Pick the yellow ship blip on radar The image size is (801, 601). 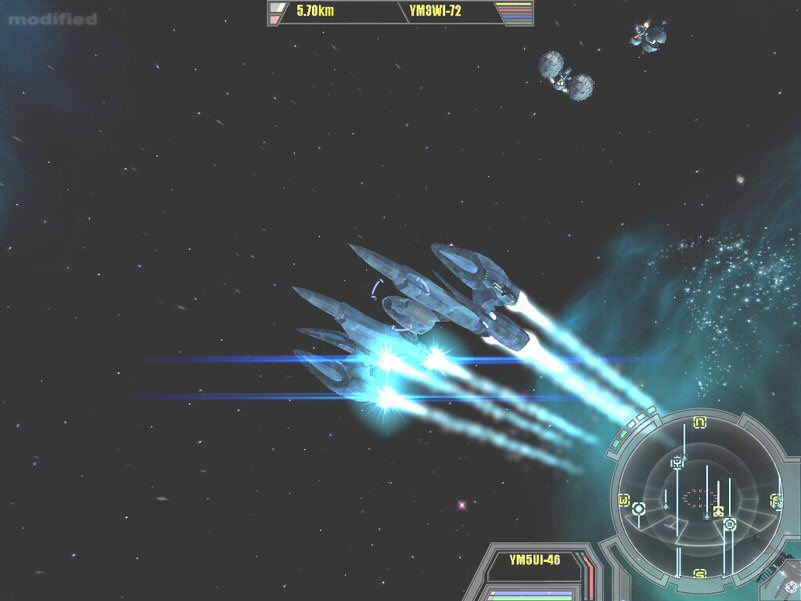coord(718,512)
